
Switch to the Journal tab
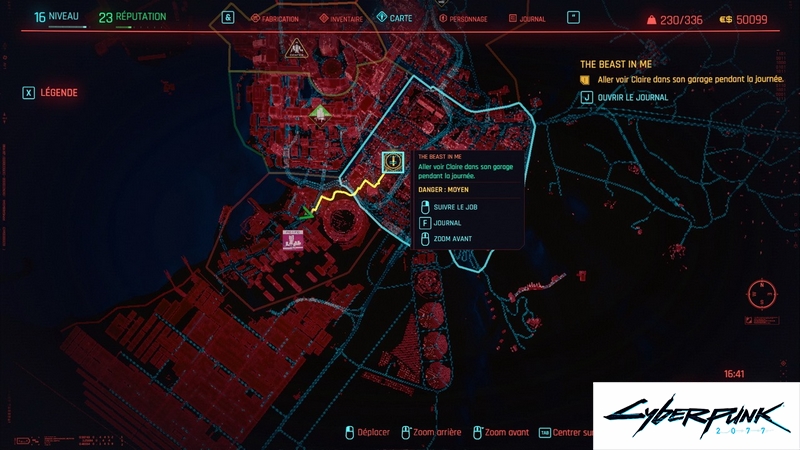click(528, 18)
